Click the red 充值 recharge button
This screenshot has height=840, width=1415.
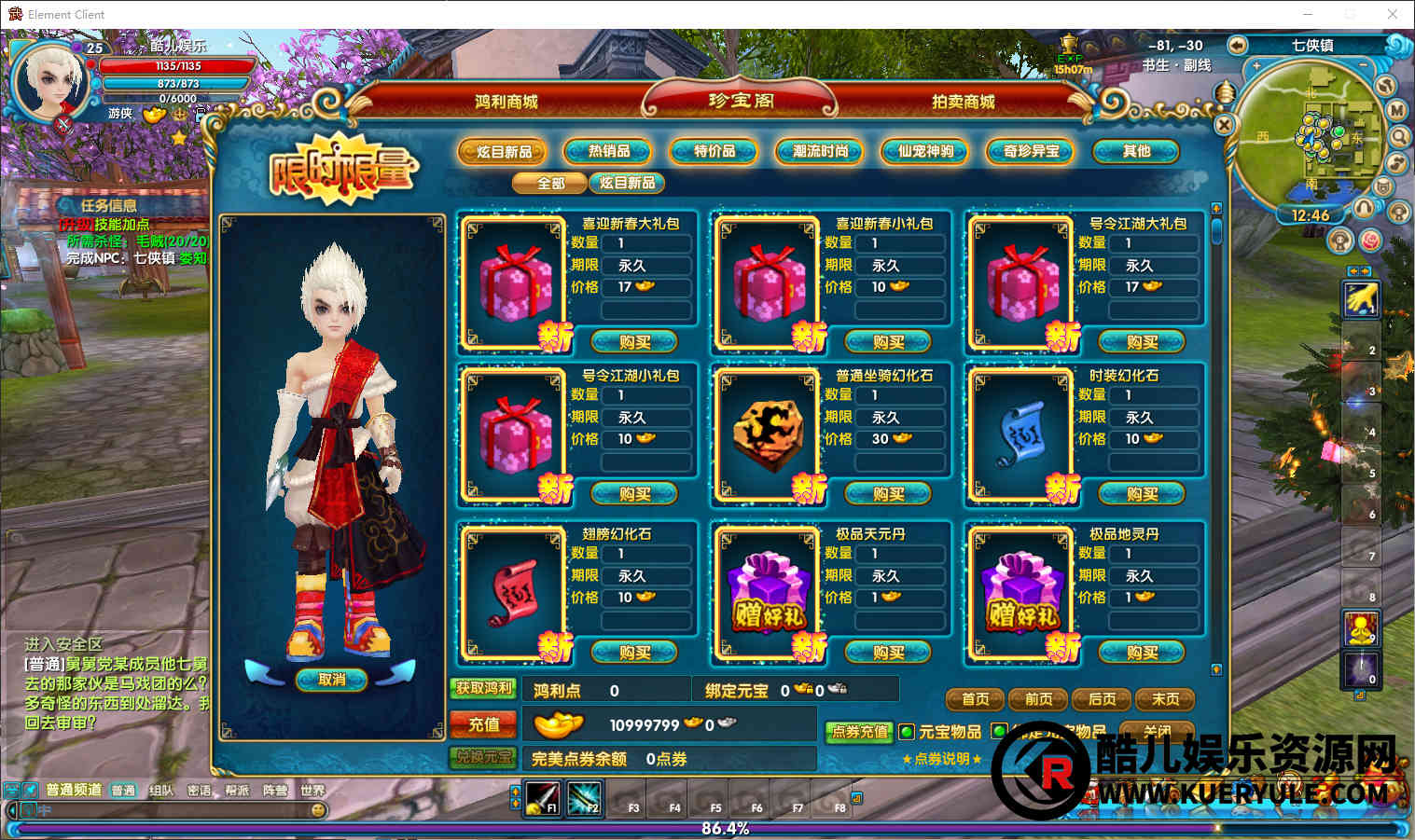pyautogui.click(x=483, y=724)
